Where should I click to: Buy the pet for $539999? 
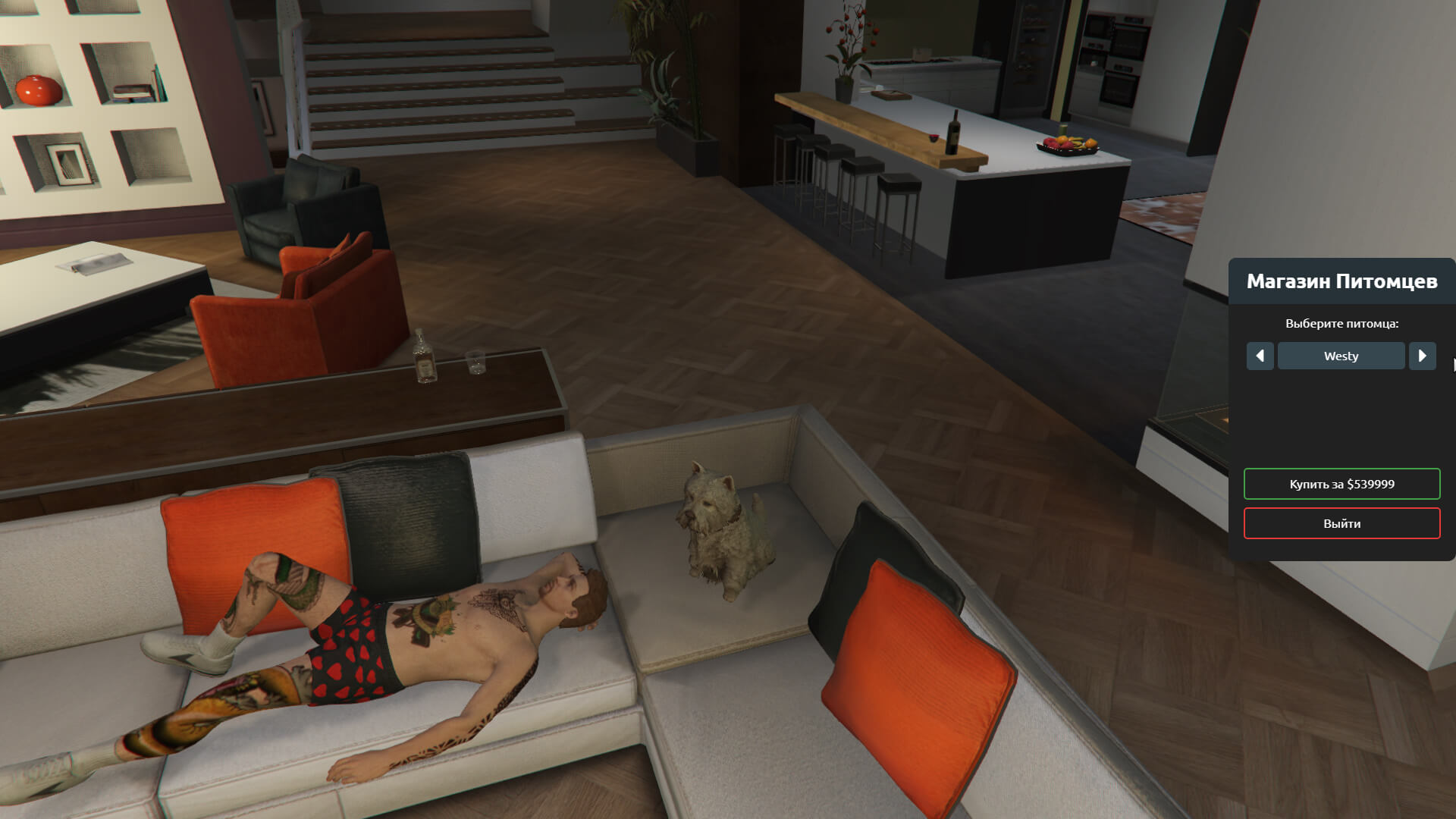pos(1341,484)
